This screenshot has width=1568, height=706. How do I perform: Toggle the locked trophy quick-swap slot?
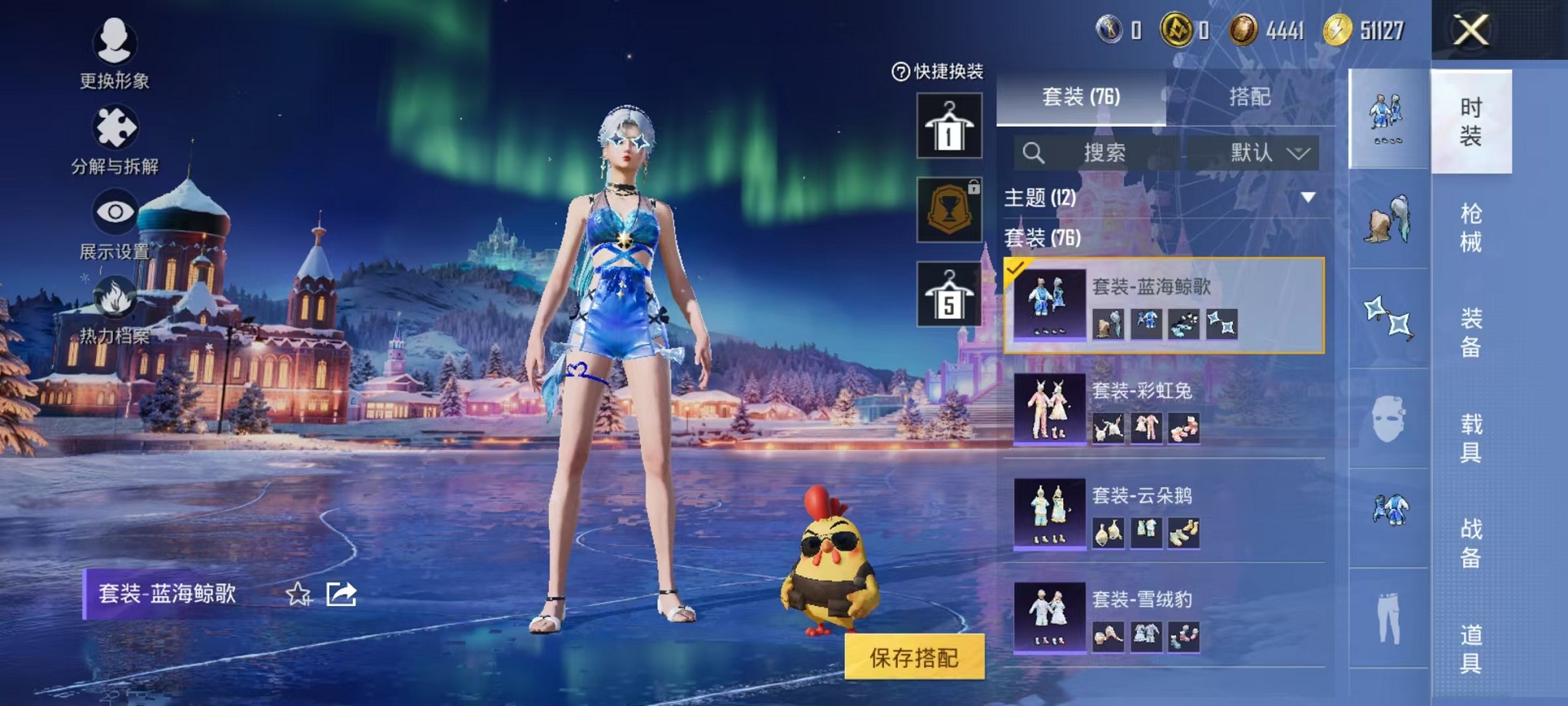point(950,209)
